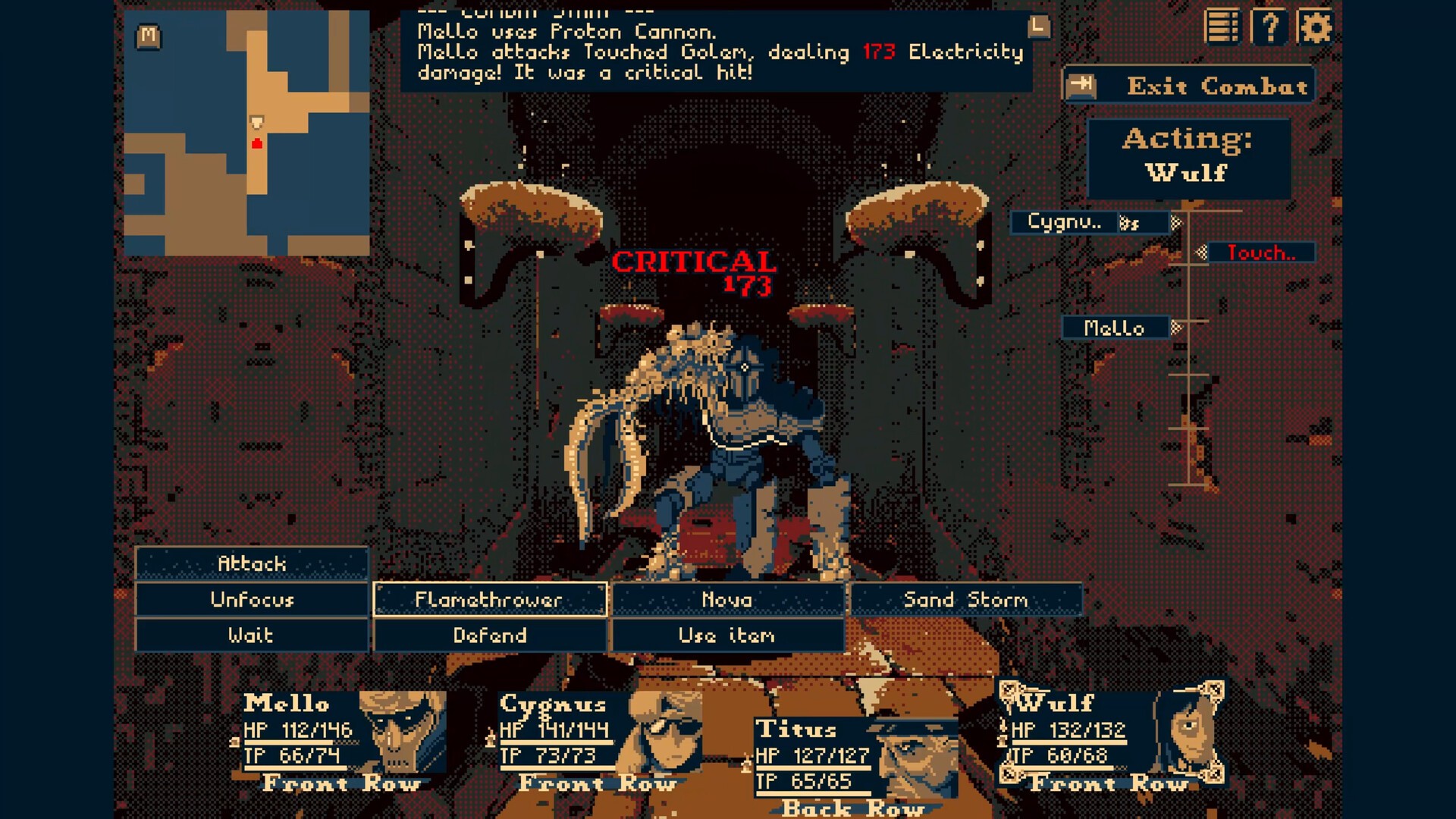Select the Unfocus action
The width and height of the screenshot is (1456, 819).
pos(252,599)
